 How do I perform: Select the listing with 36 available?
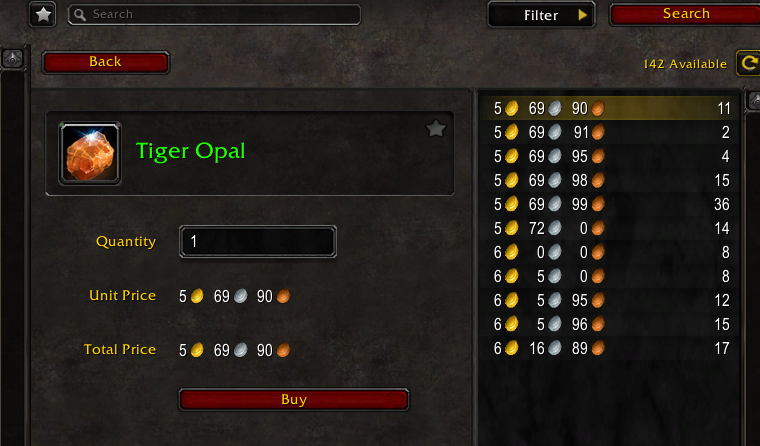610,204
